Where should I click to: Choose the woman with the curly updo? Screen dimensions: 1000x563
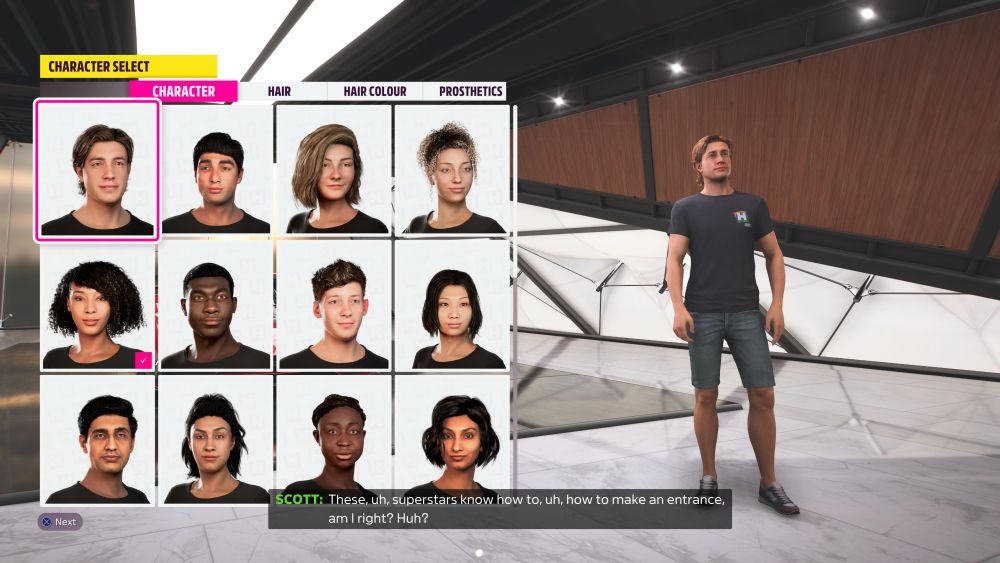(451, 170)
